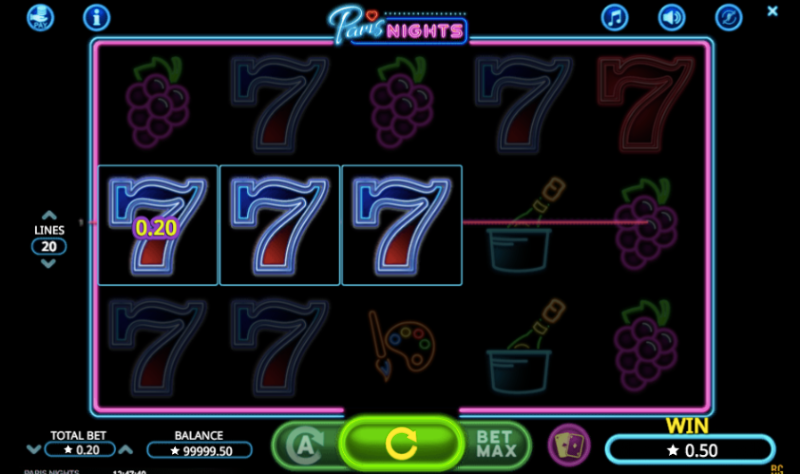Raise the total bet amount

128,450
